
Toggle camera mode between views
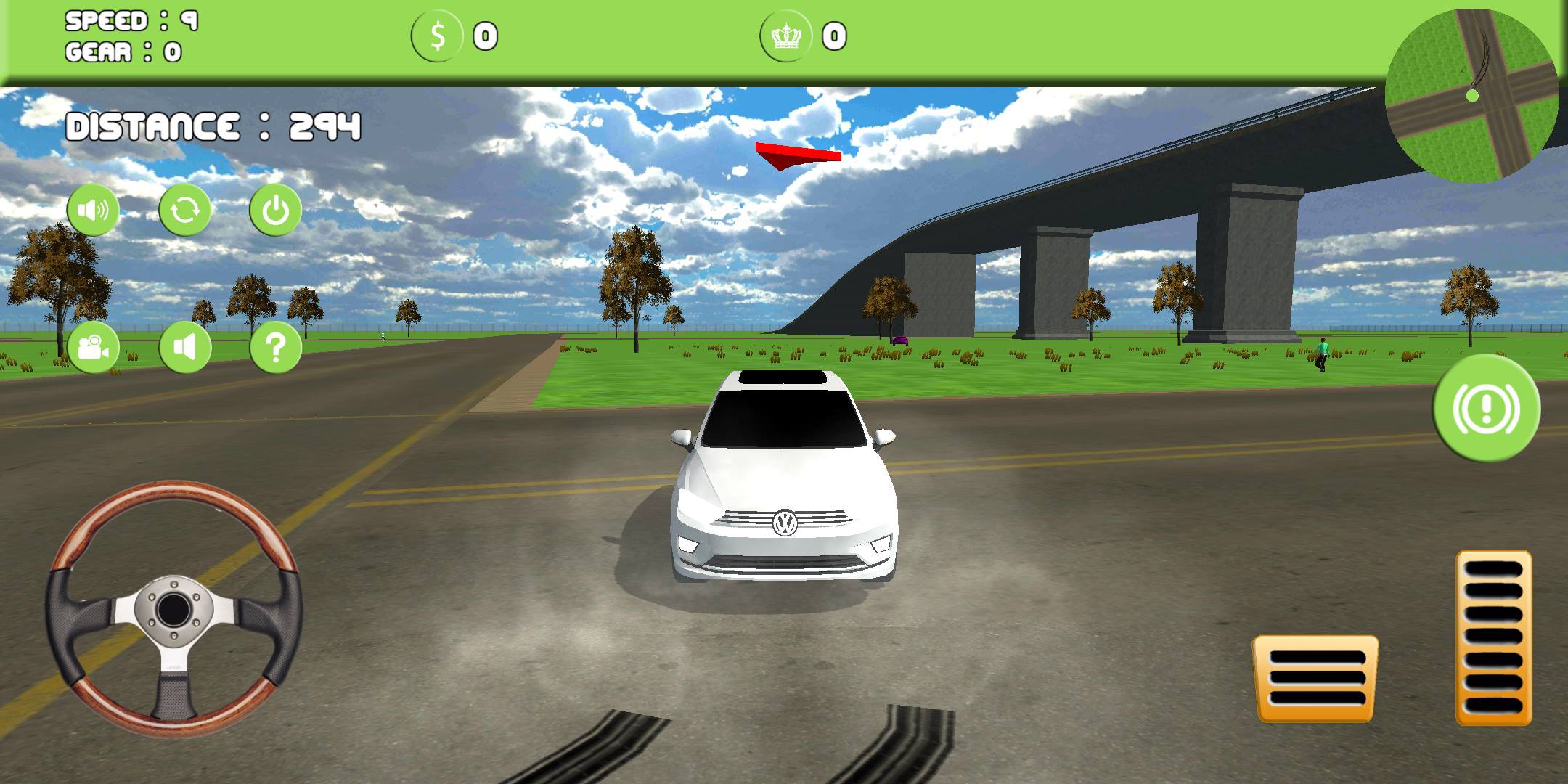click(94, 347)
